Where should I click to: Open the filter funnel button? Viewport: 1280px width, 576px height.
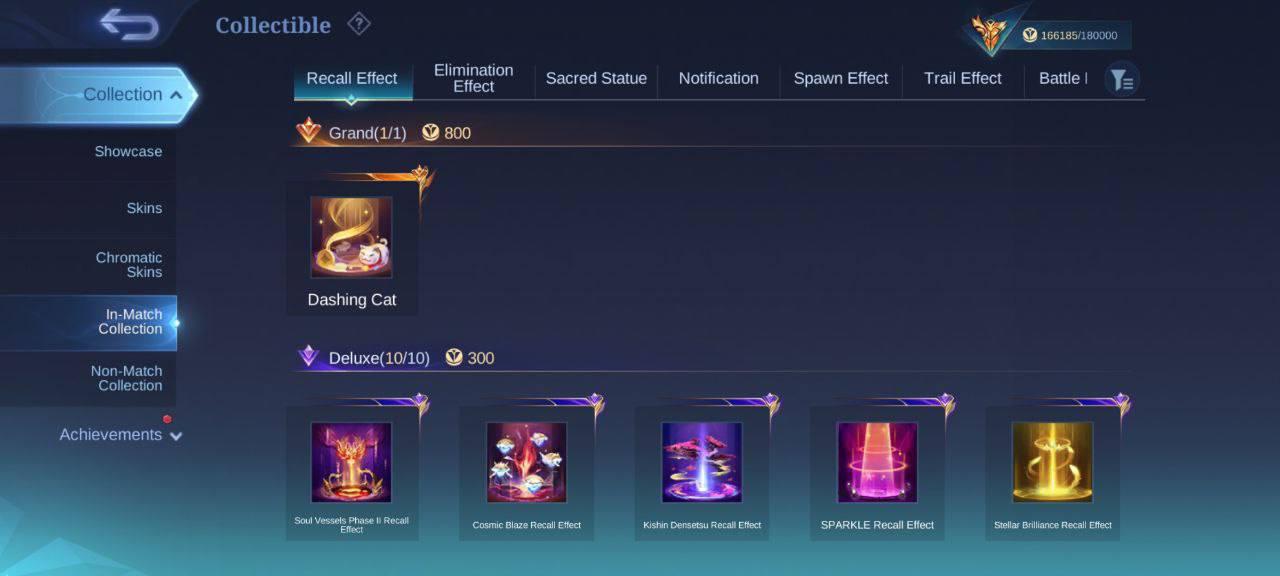pos(1122,80)
